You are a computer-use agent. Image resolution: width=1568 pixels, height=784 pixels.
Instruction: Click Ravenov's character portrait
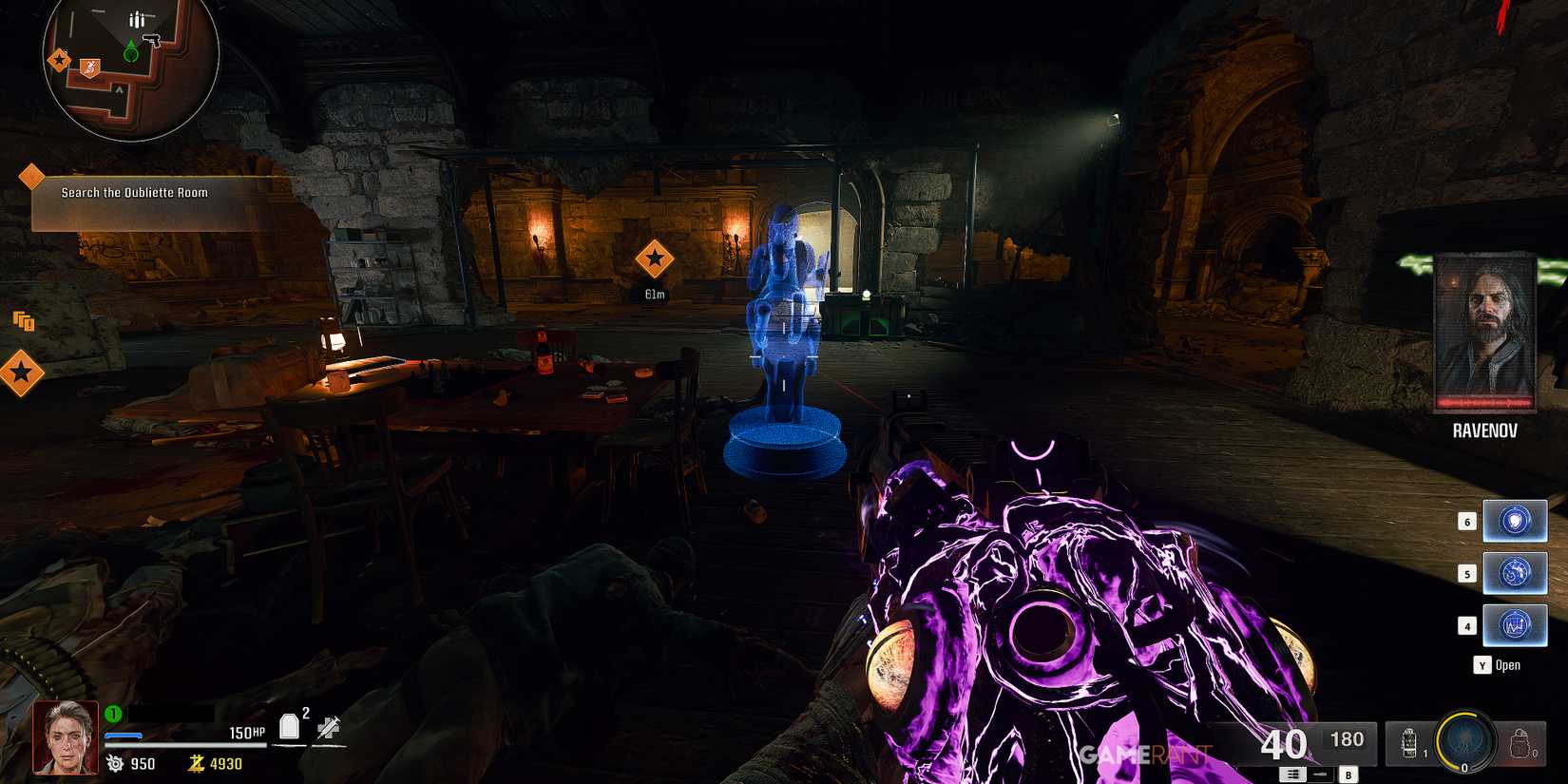click(x=1483, y=331)
